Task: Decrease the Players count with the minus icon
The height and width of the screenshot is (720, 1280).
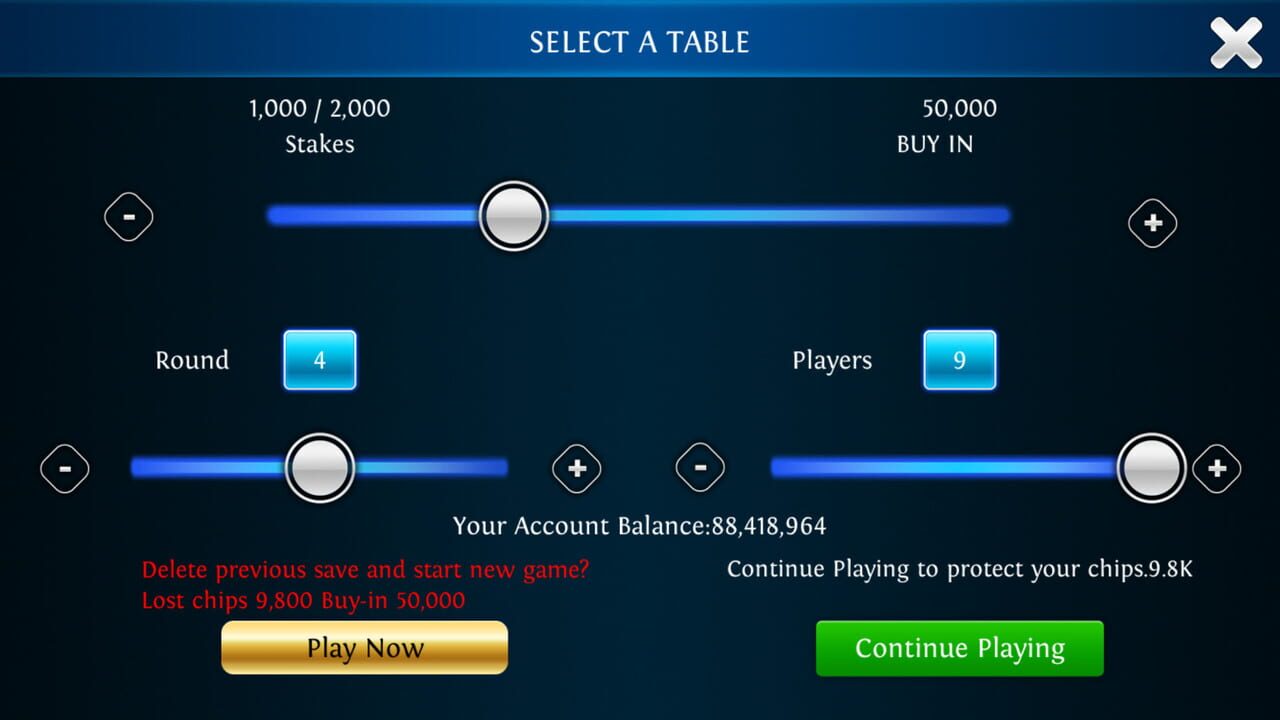Action: point(701,467)
